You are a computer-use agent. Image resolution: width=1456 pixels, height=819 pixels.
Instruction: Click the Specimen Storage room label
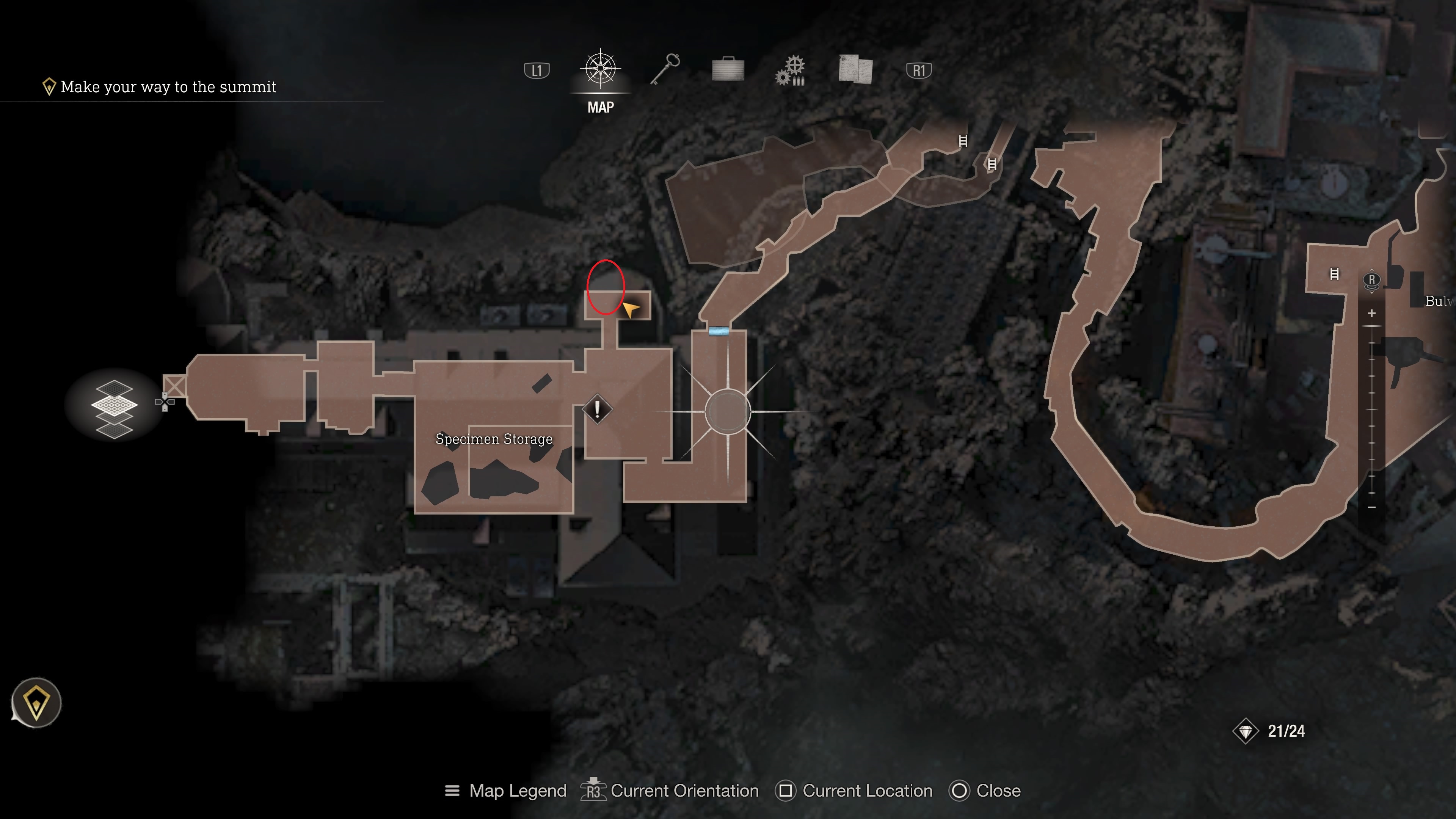[x=494, y=439]
